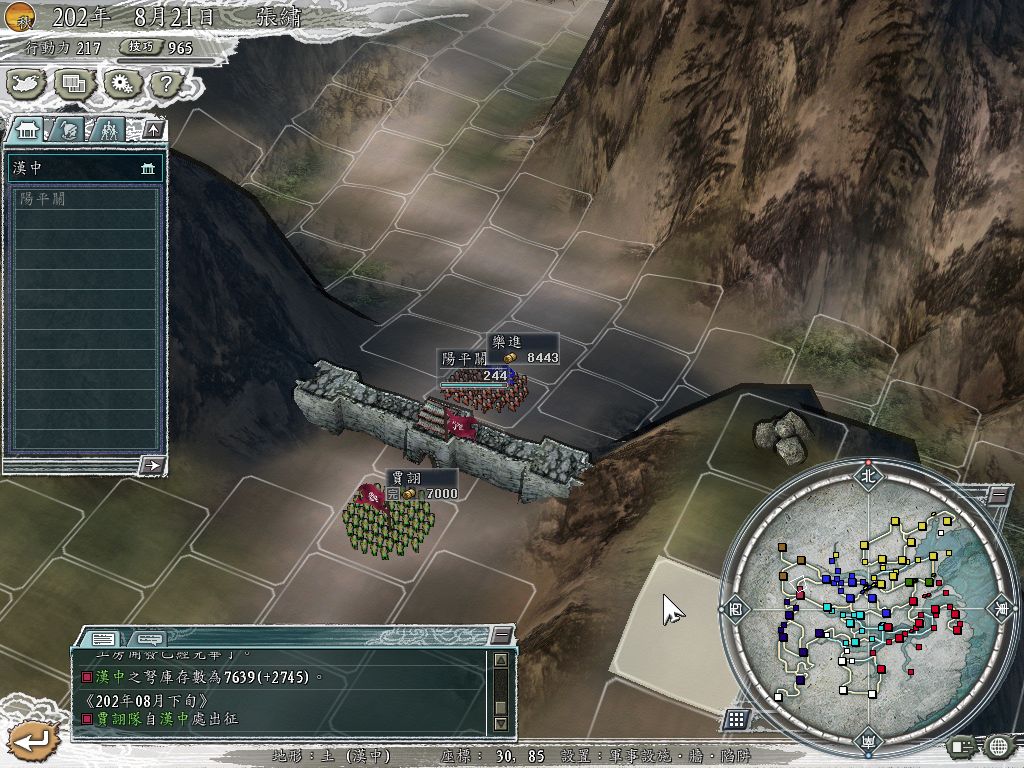Switch to the city building list tab
1024x768 pixels.
[x=27, y=129]
